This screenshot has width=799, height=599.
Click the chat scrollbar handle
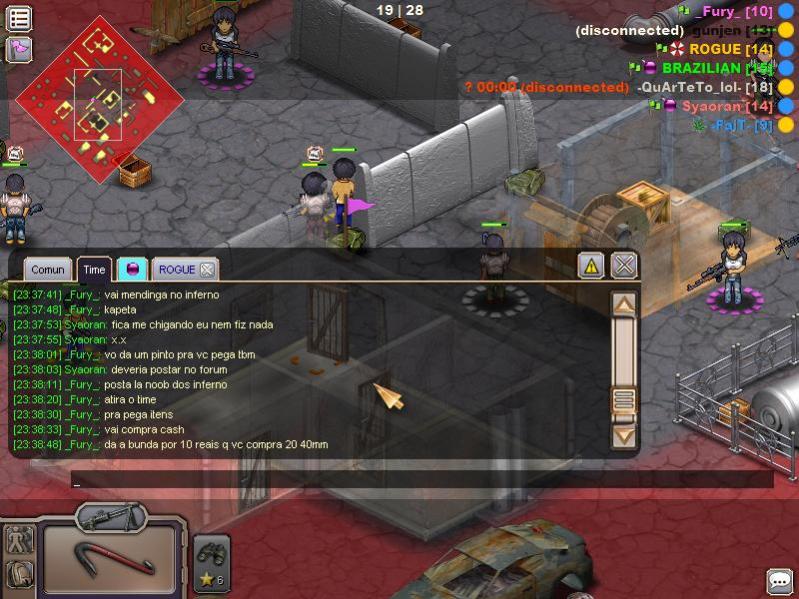pos(624,401)
